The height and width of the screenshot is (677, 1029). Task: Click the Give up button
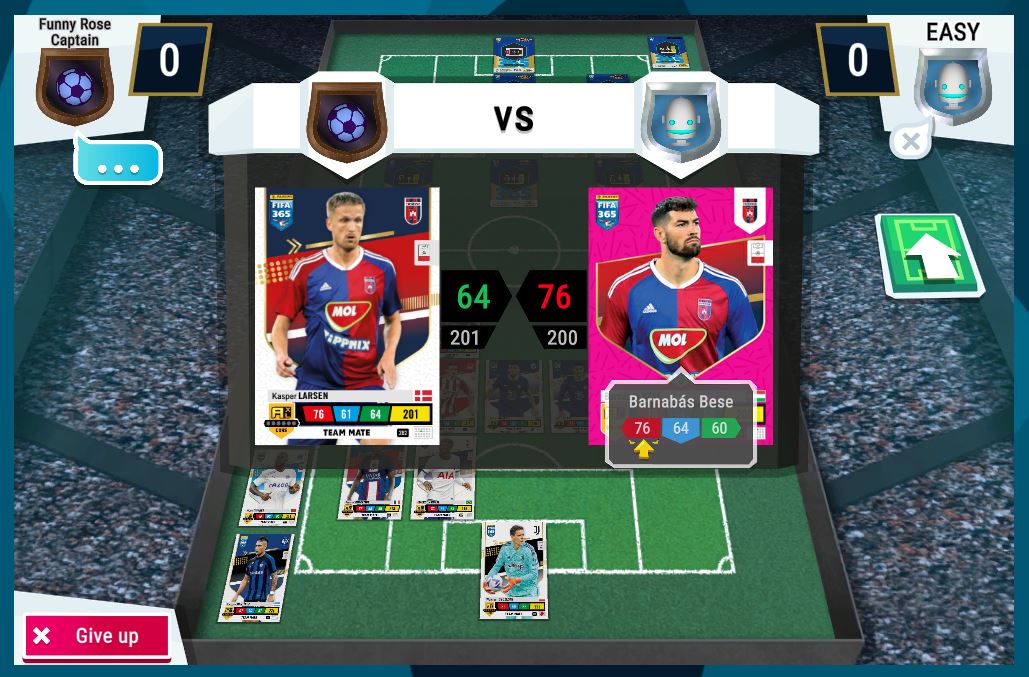click(x=96, y=637)
